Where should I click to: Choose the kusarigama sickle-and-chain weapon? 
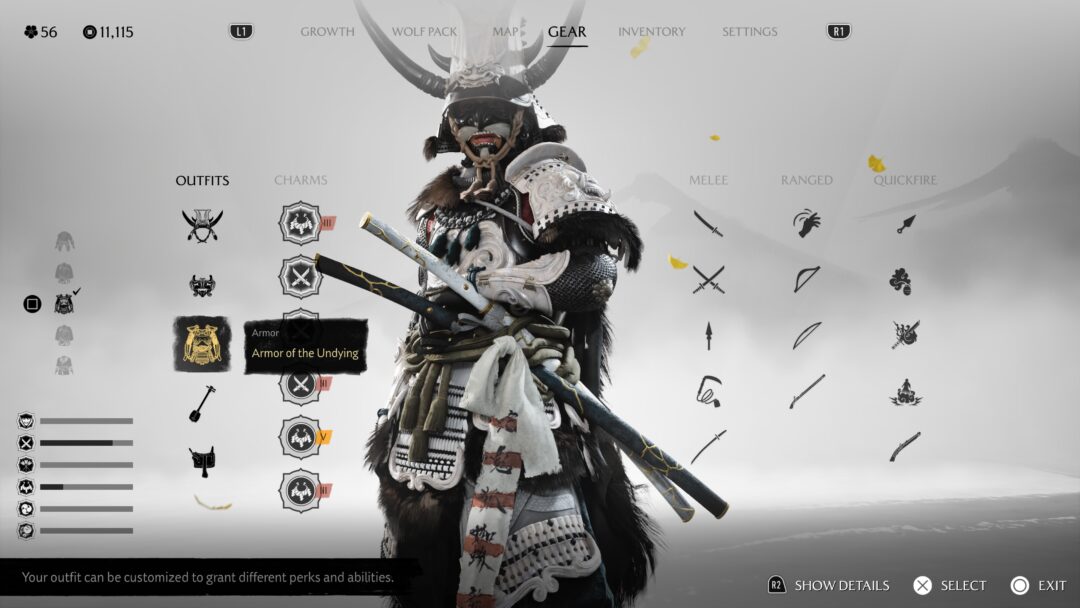[708, 391]
